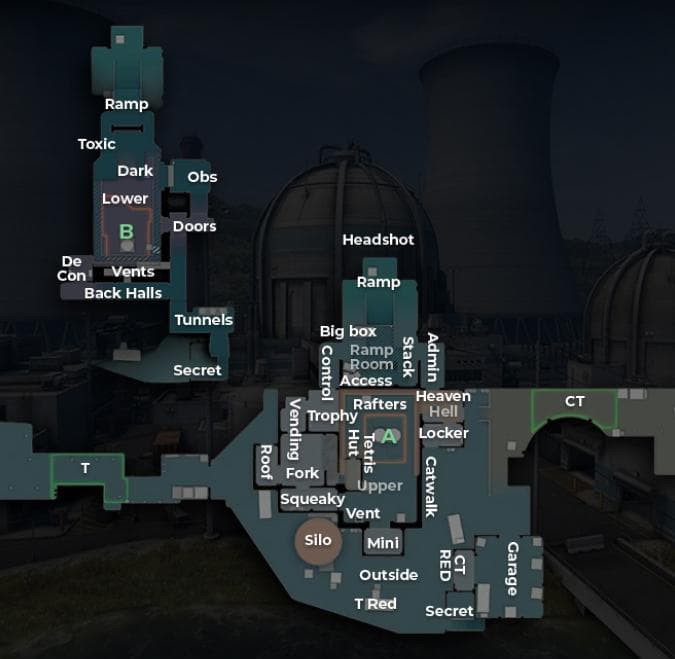Select the Doors callout near B

pos(194,226)
